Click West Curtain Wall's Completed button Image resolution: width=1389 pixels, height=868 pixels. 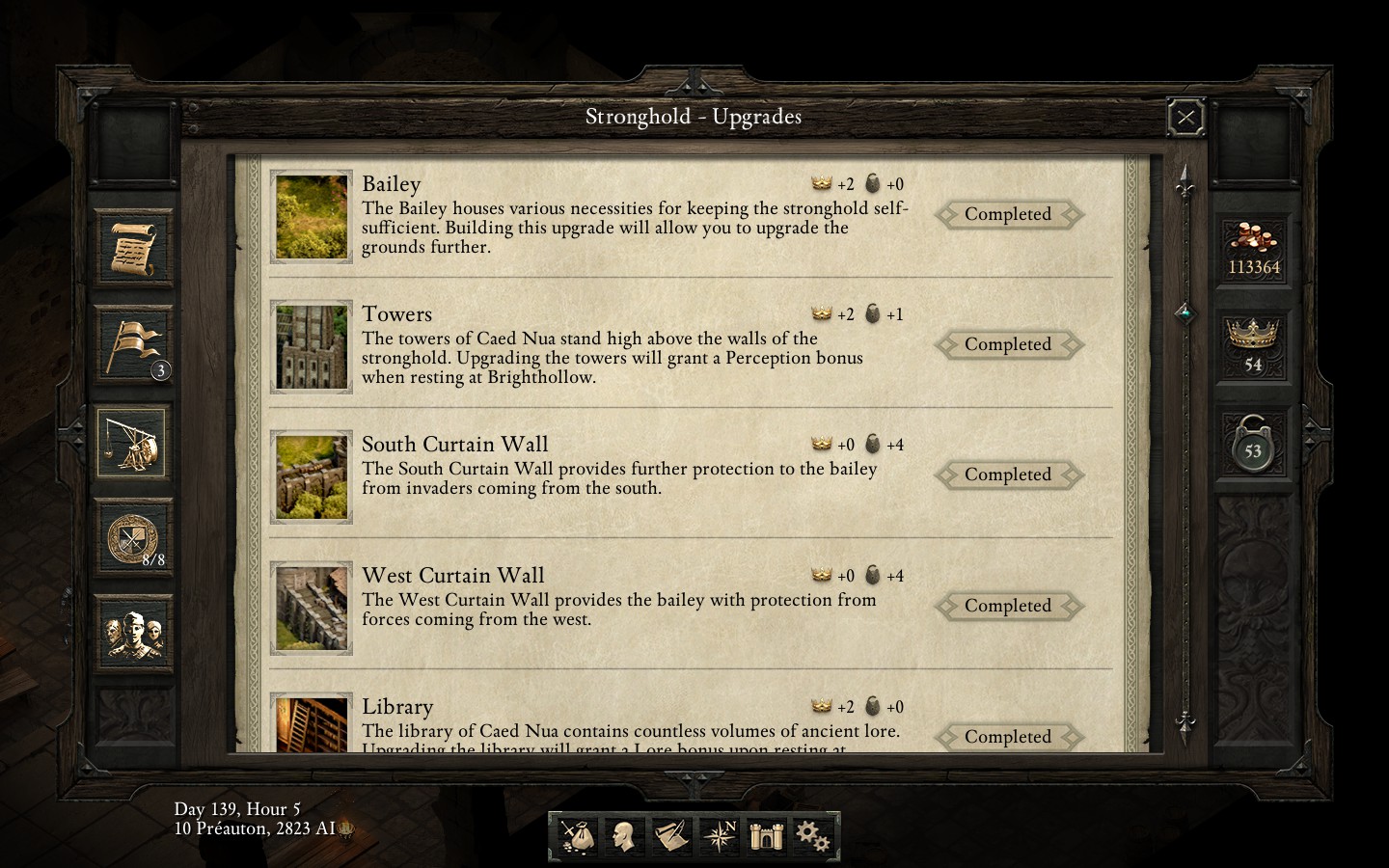coord(1007,606)
